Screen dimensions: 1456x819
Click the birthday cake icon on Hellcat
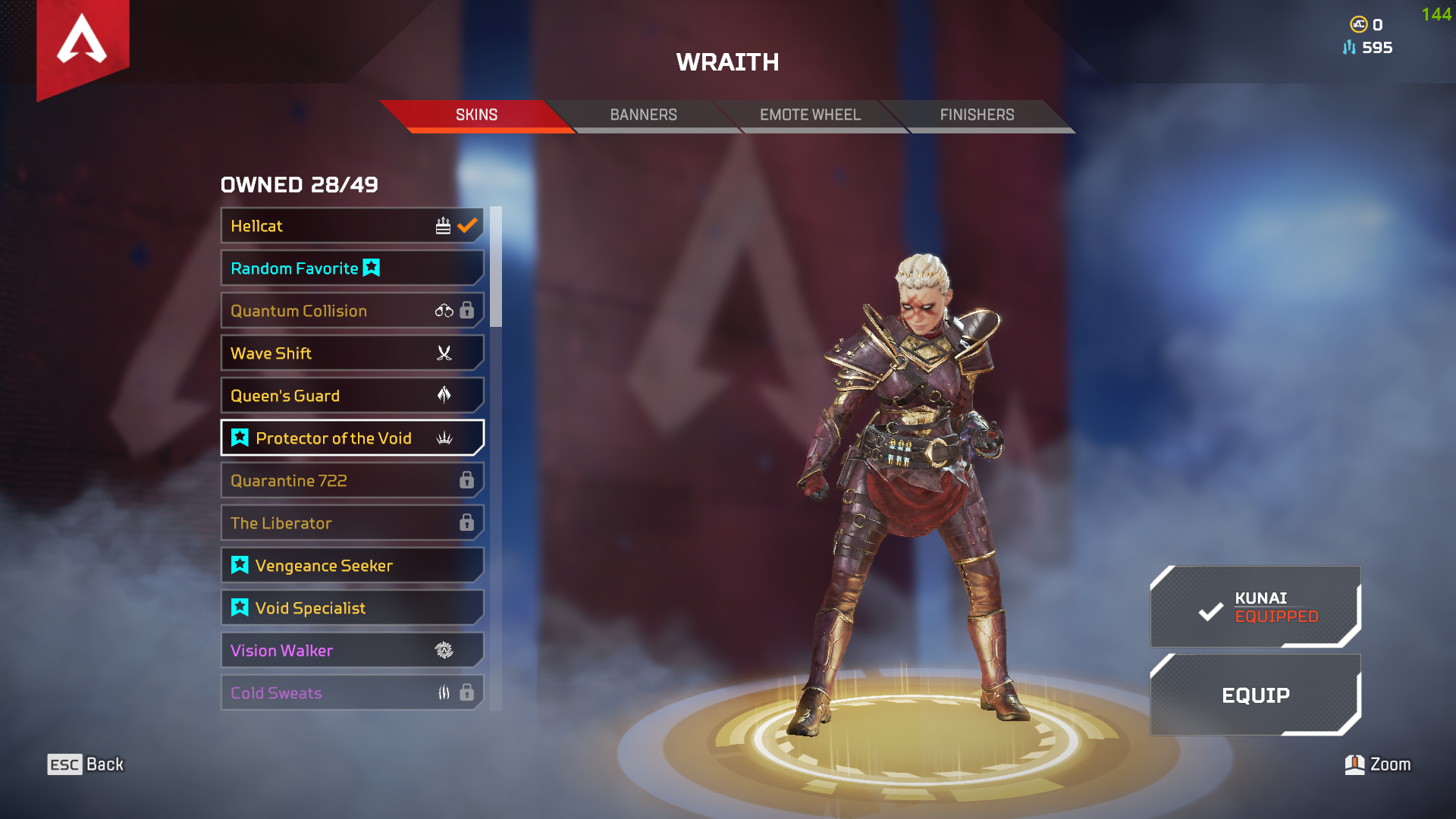(442, 225)
